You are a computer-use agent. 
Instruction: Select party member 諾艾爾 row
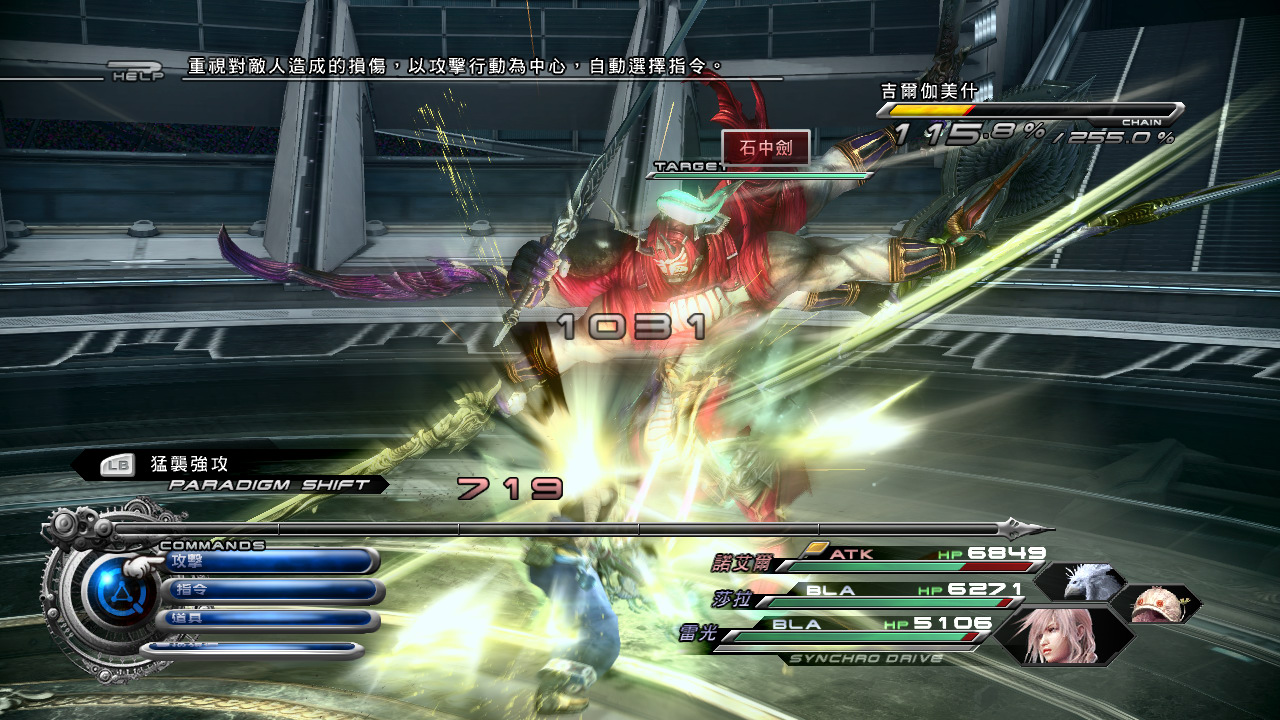880,559
